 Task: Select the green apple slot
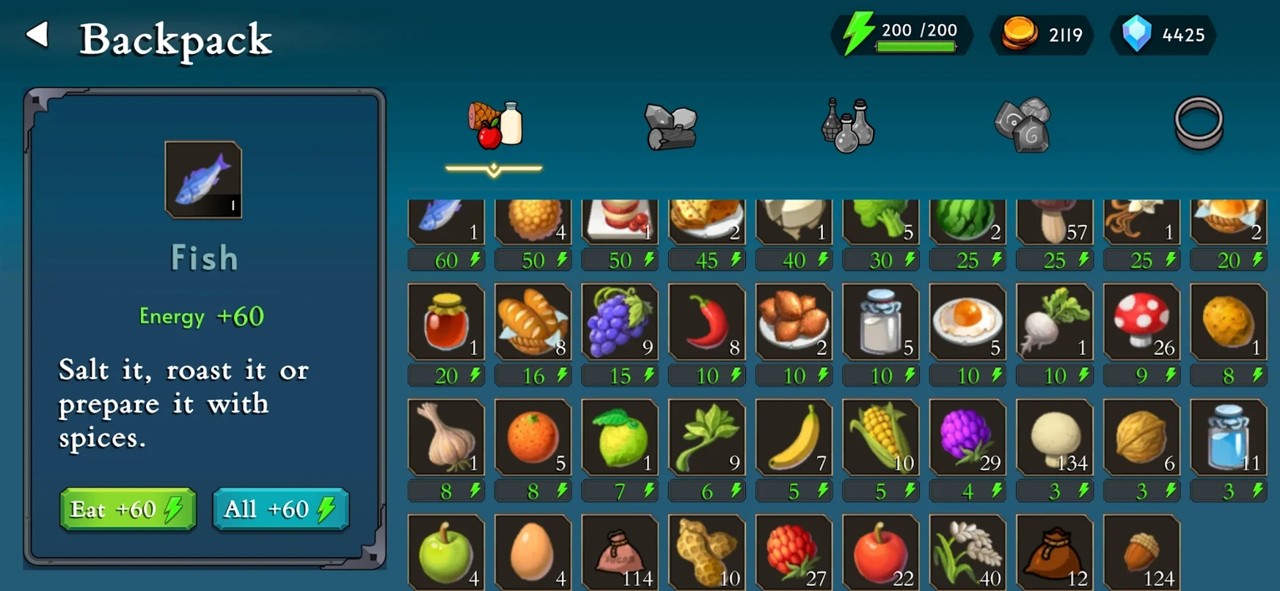tap(446, 551)
